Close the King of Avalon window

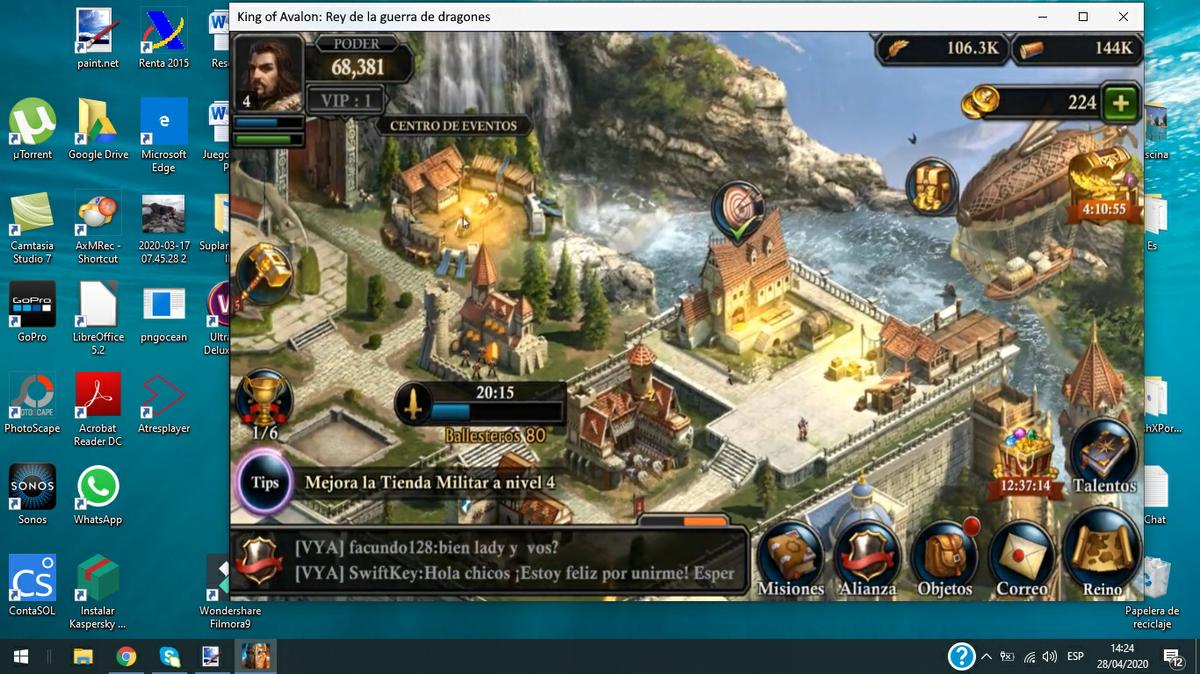(1124, 17)
